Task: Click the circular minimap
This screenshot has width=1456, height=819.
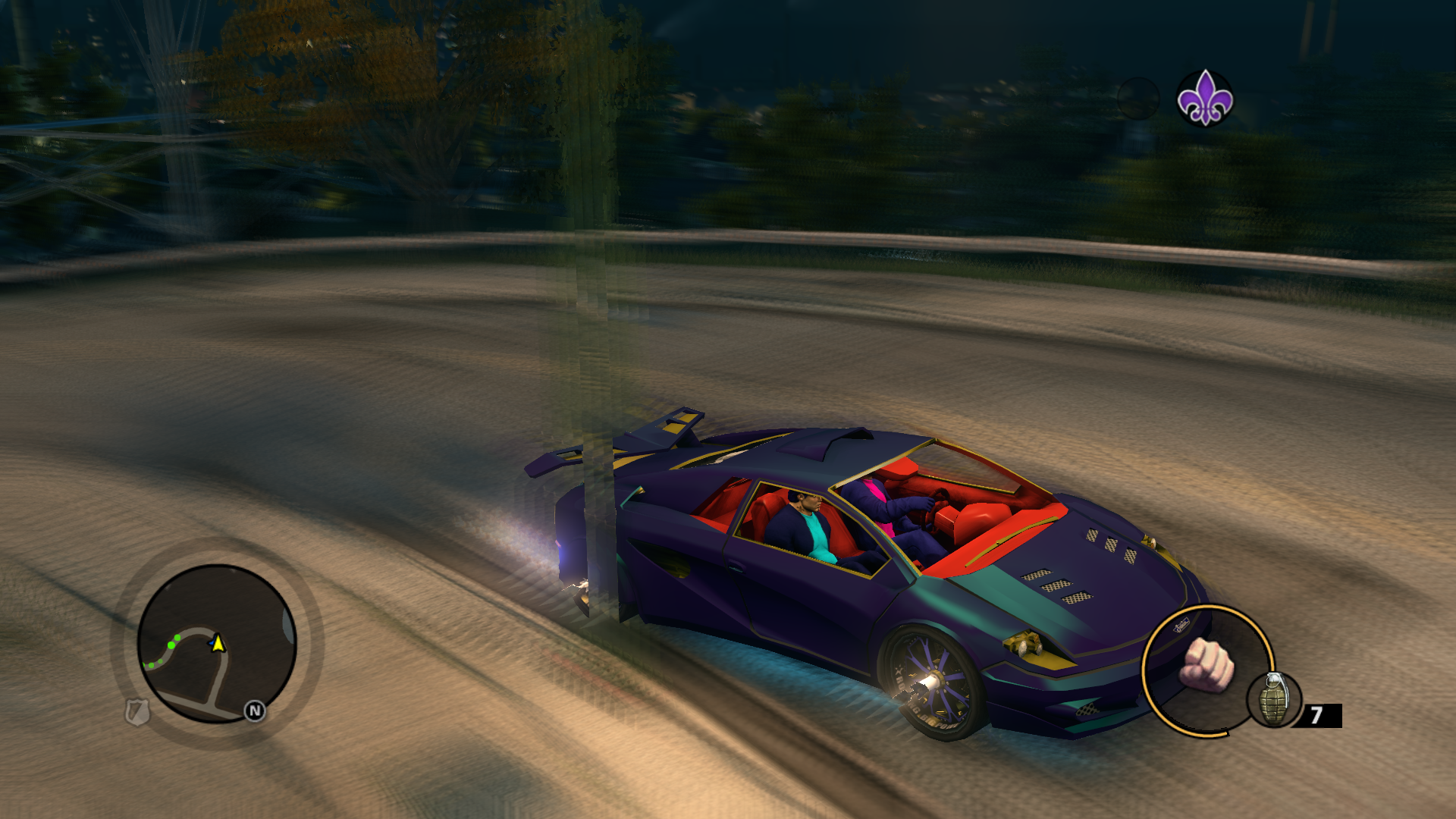Action: (x=217, y=643)
